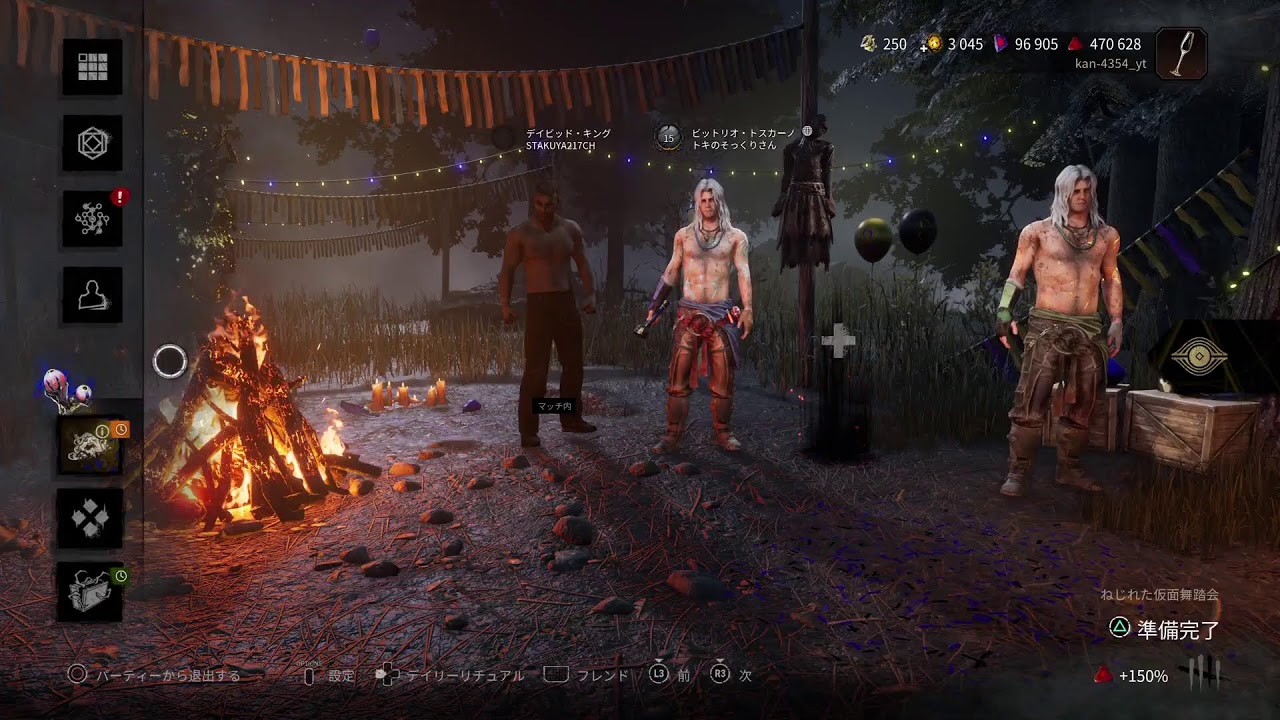Open the cosmetics cube icon menu

[x=92, y=143]
